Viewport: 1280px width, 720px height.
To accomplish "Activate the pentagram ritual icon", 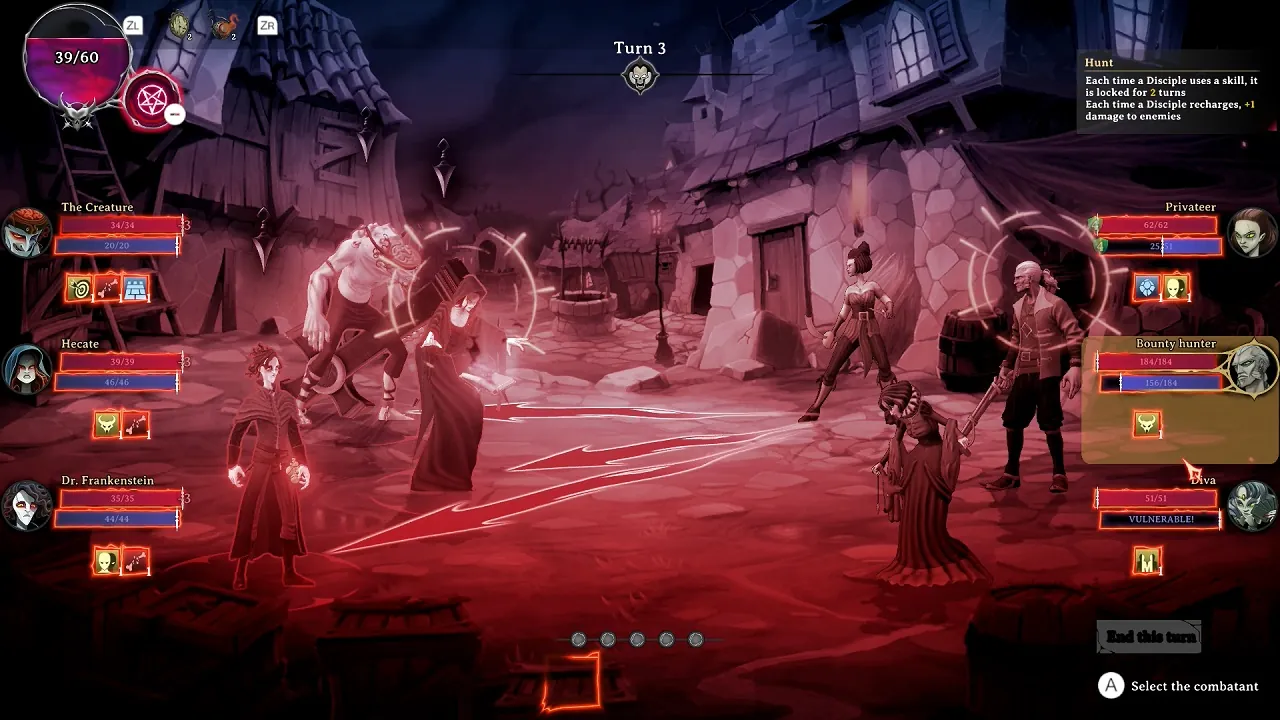I will pyautogui.click(x=152, y=100).
